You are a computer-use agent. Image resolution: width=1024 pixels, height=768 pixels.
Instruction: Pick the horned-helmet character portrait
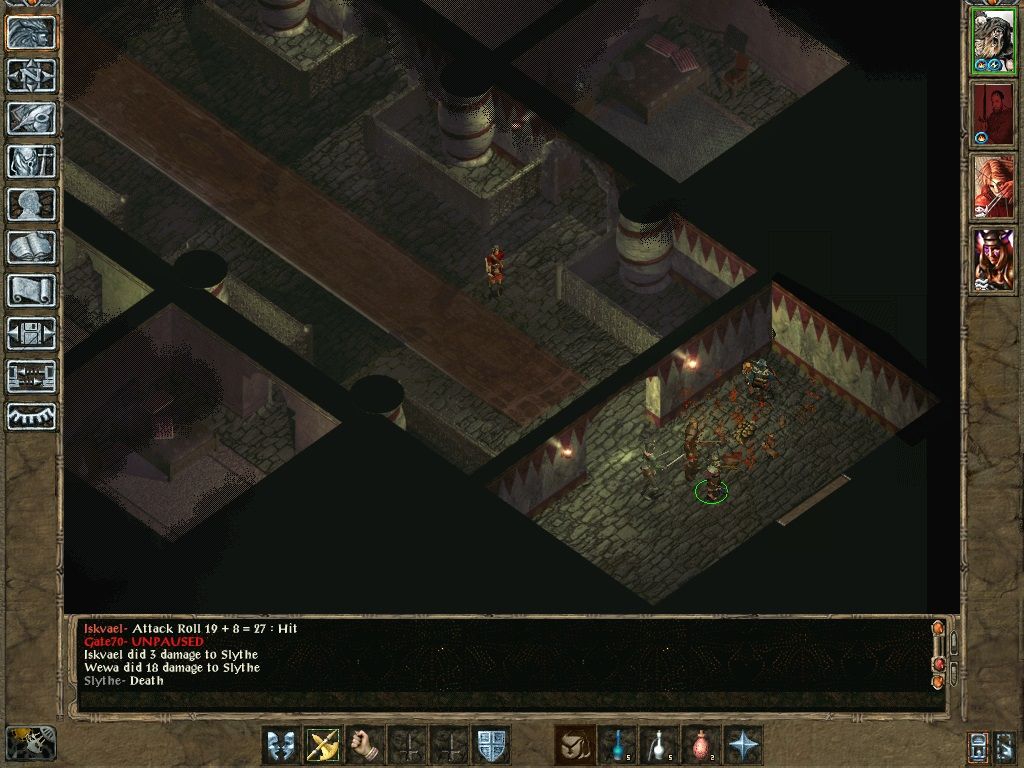tap(994, 260)
